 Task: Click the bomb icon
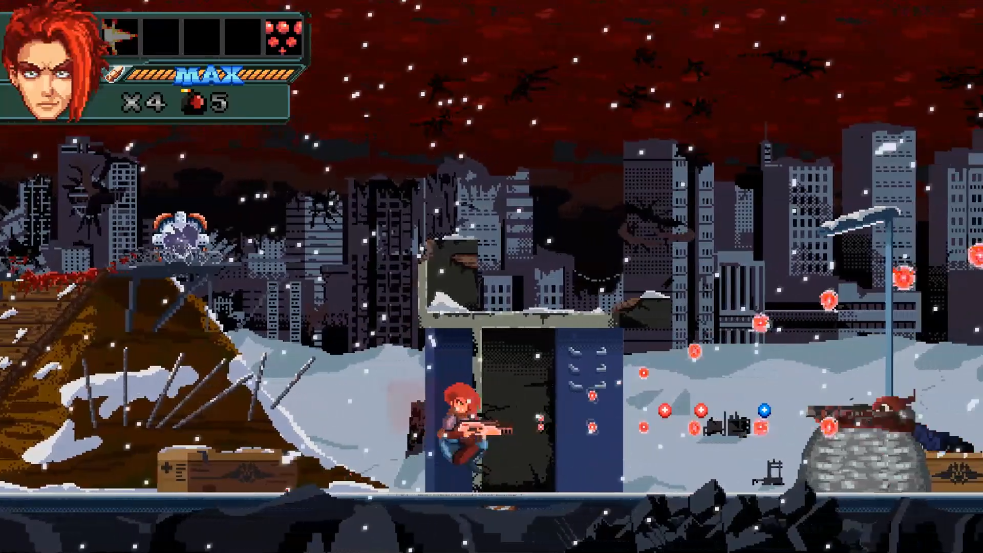coord(192,101)
